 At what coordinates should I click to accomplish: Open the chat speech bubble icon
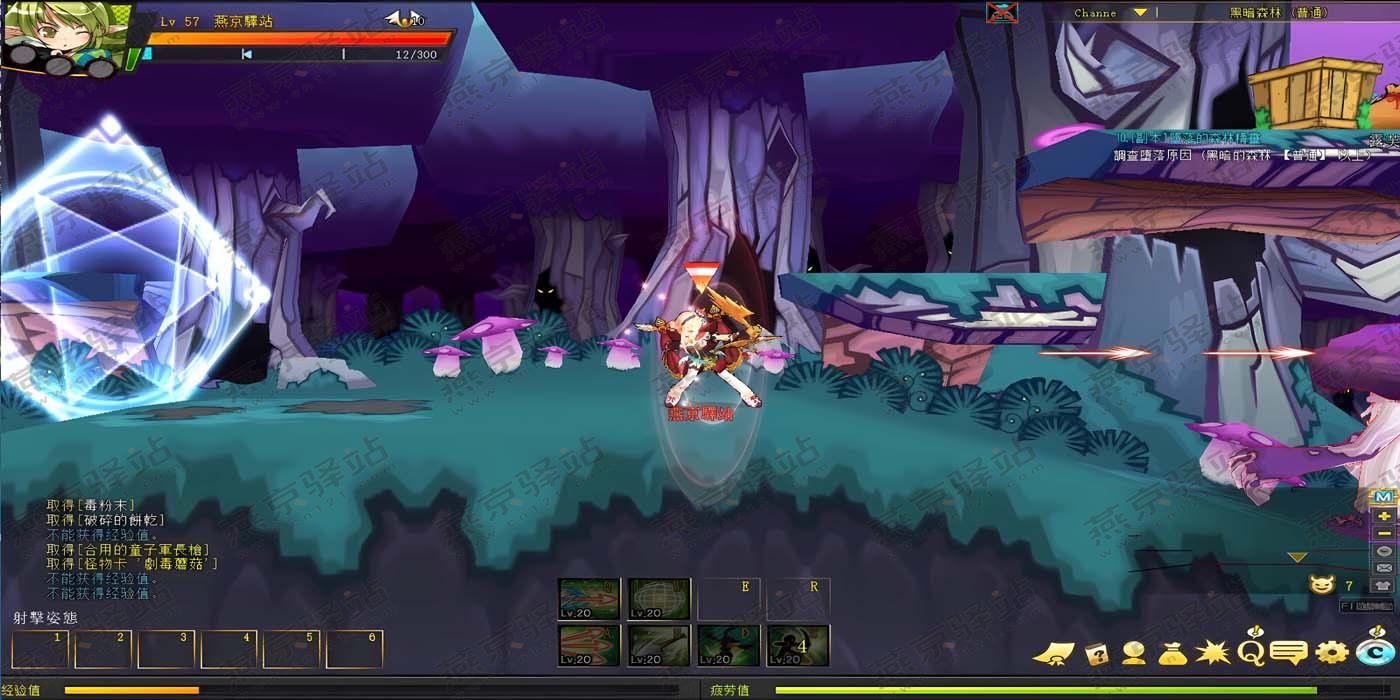(1288, 653)
